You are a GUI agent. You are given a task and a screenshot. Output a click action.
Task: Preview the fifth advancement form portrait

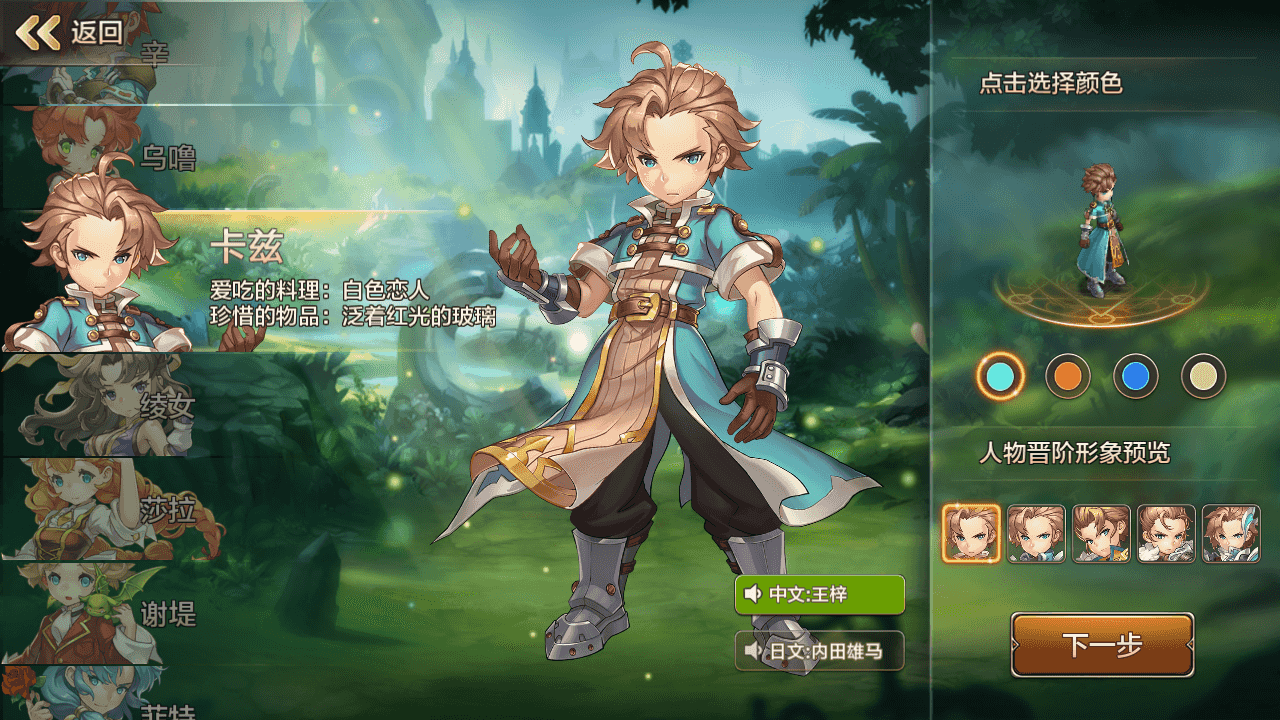[x=1231, y=534]
